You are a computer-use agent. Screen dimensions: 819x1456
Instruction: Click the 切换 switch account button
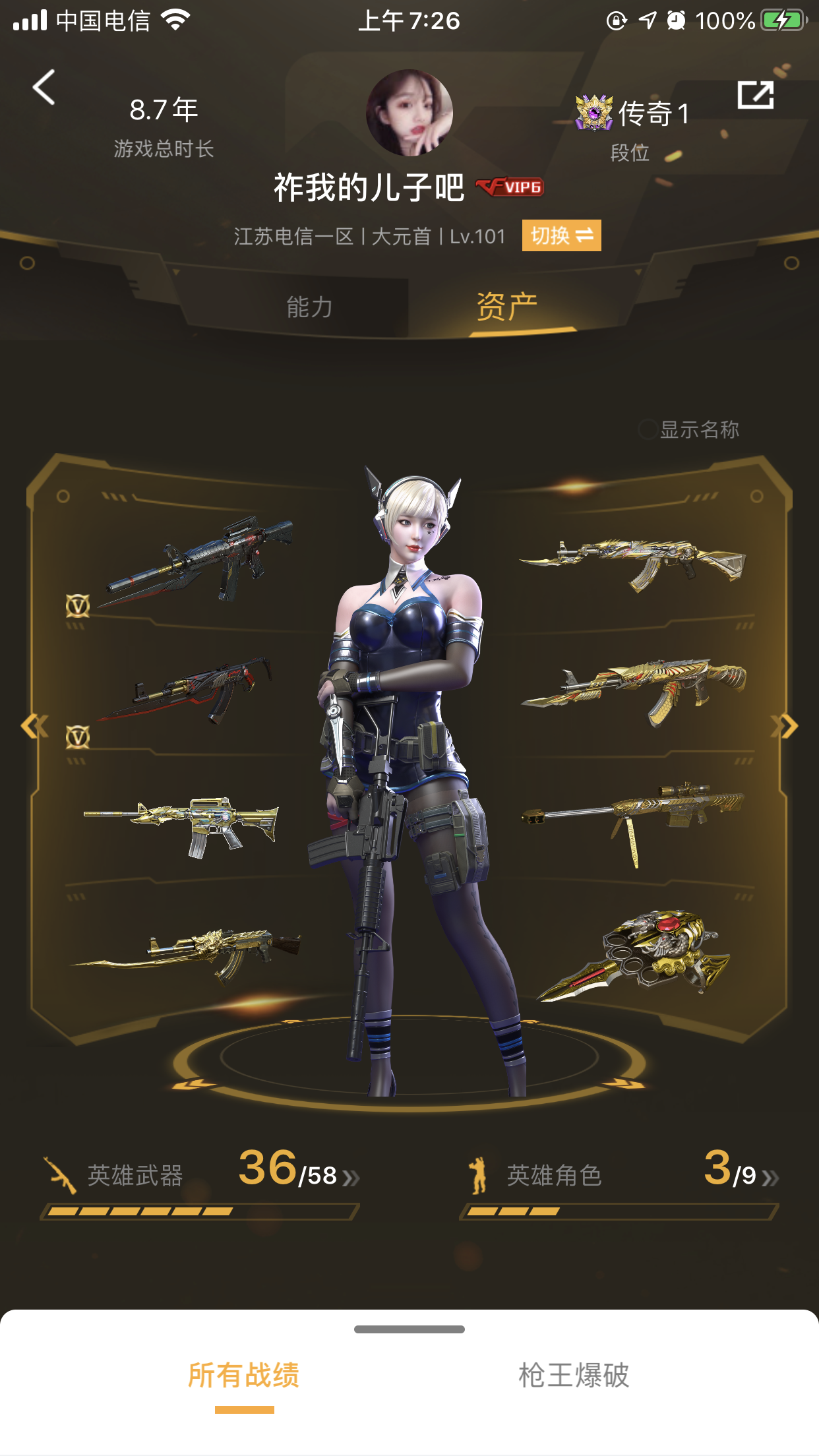point(561,235)
